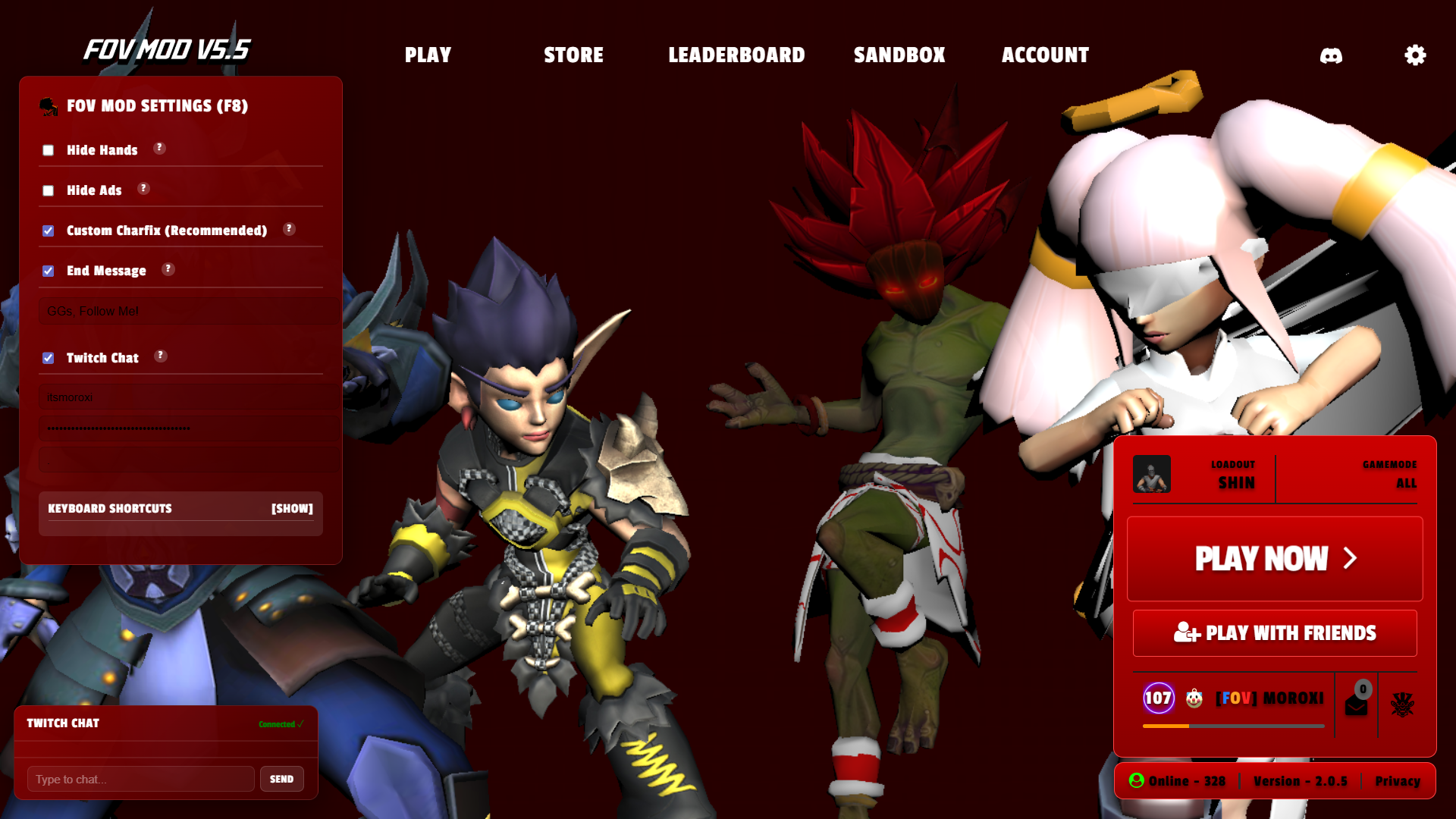Show the Keyboard Shortcuts list
The image size is (1456, 819).
[x=292, y=509]
